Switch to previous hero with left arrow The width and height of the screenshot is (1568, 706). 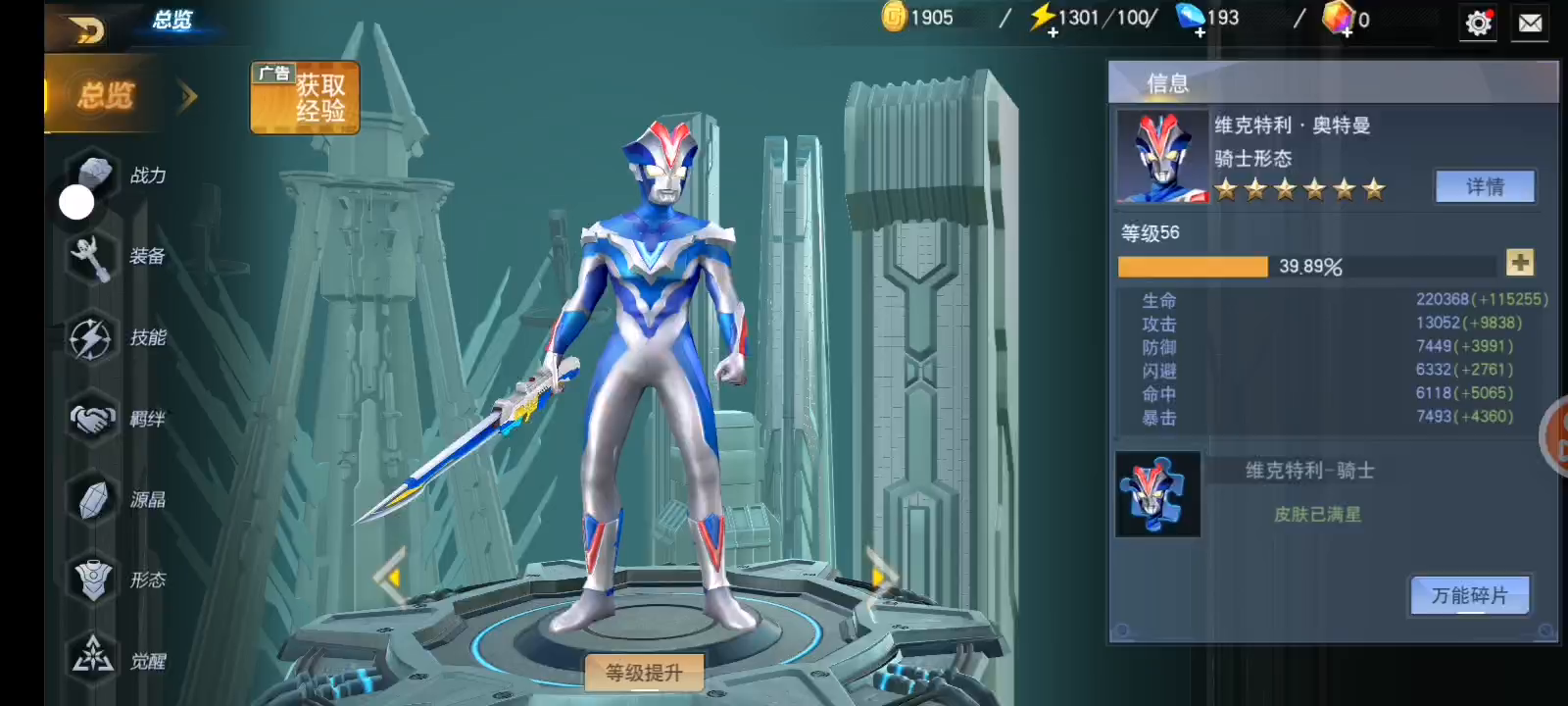point(391,578)
